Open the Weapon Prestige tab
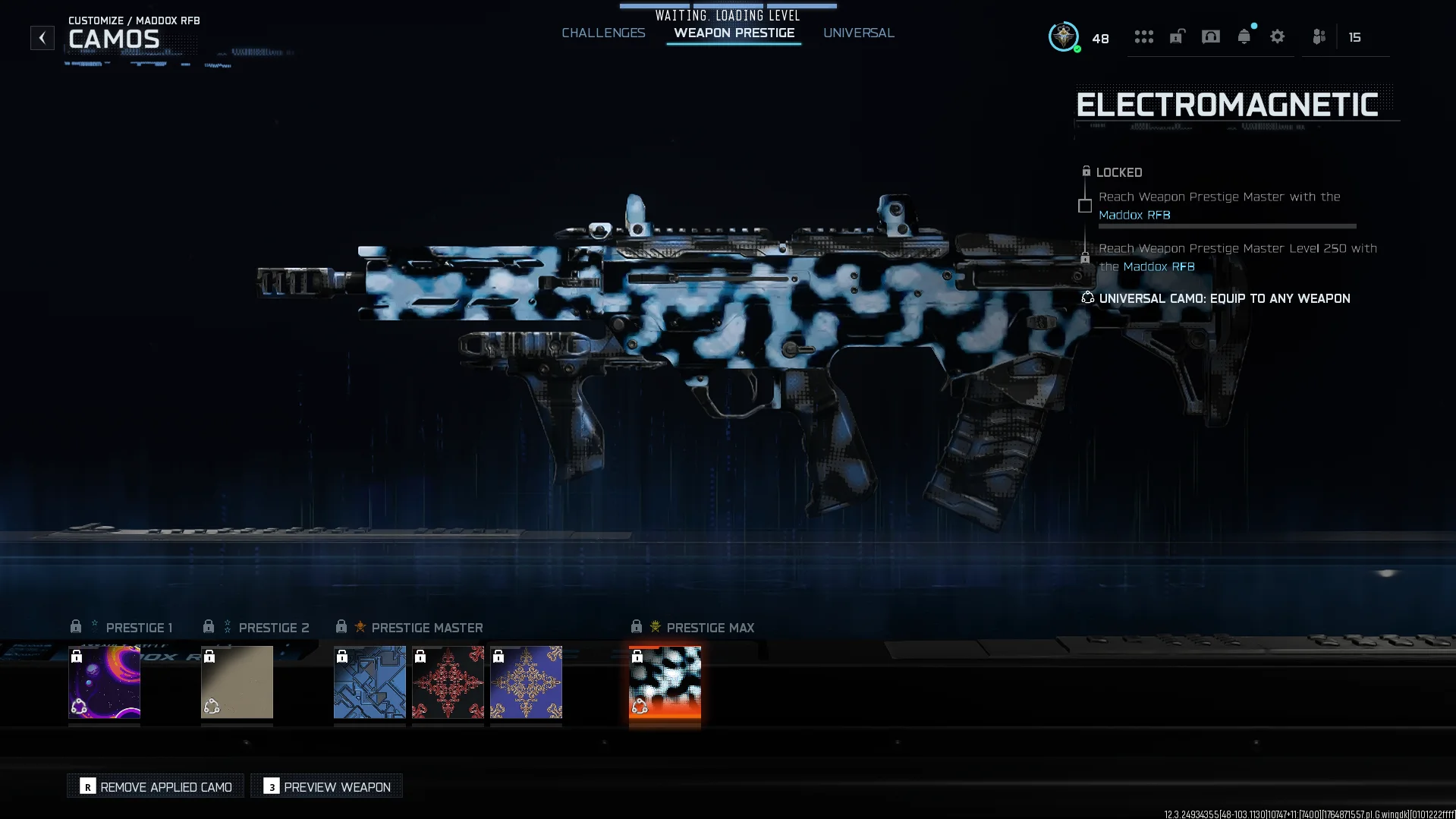This screenshot has width=1456, height=819. 733,33
